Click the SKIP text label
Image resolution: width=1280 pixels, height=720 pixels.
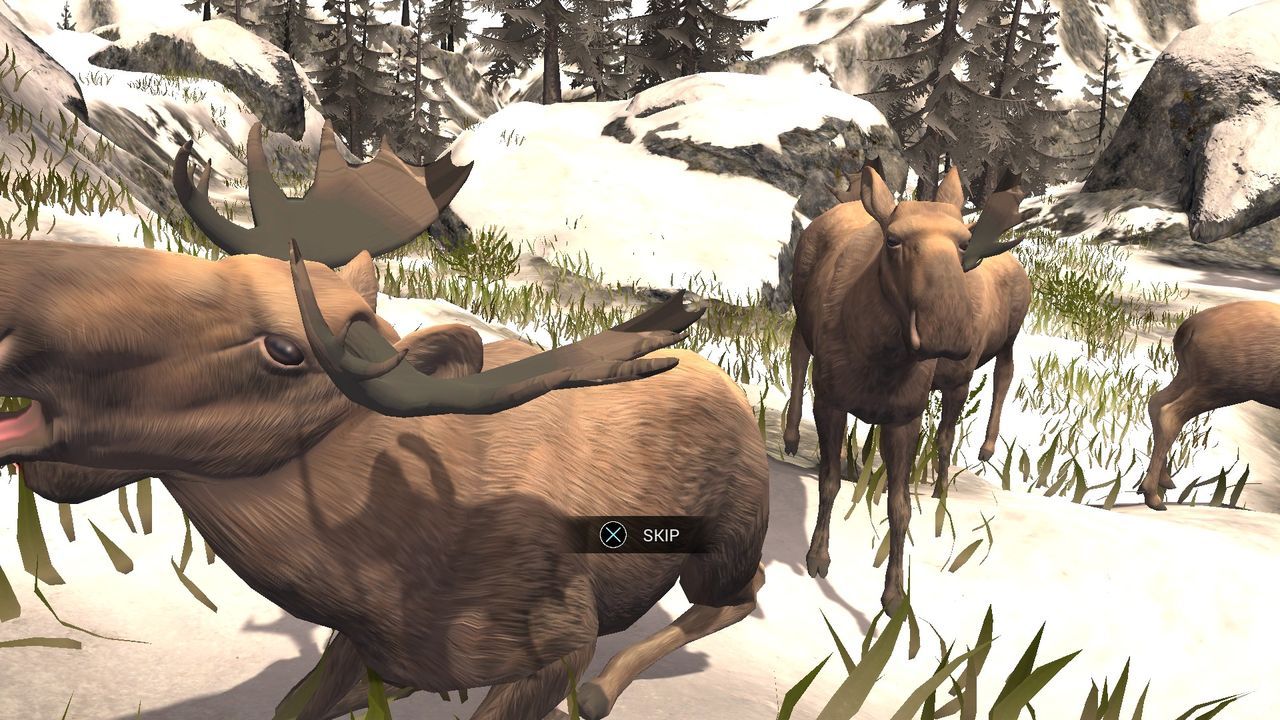tap(662, 536)
